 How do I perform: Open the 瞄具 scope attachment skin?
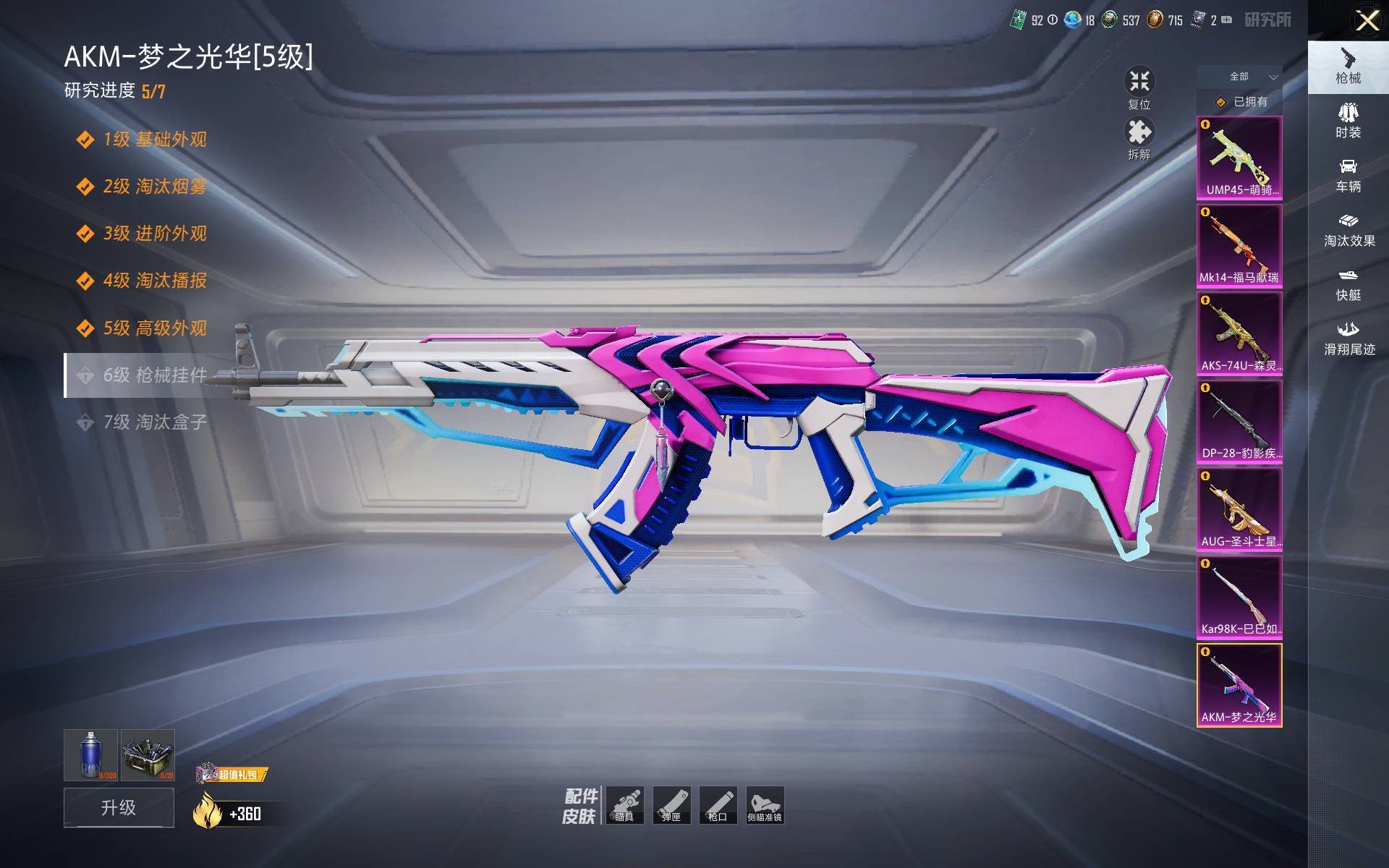pos(624,805)
